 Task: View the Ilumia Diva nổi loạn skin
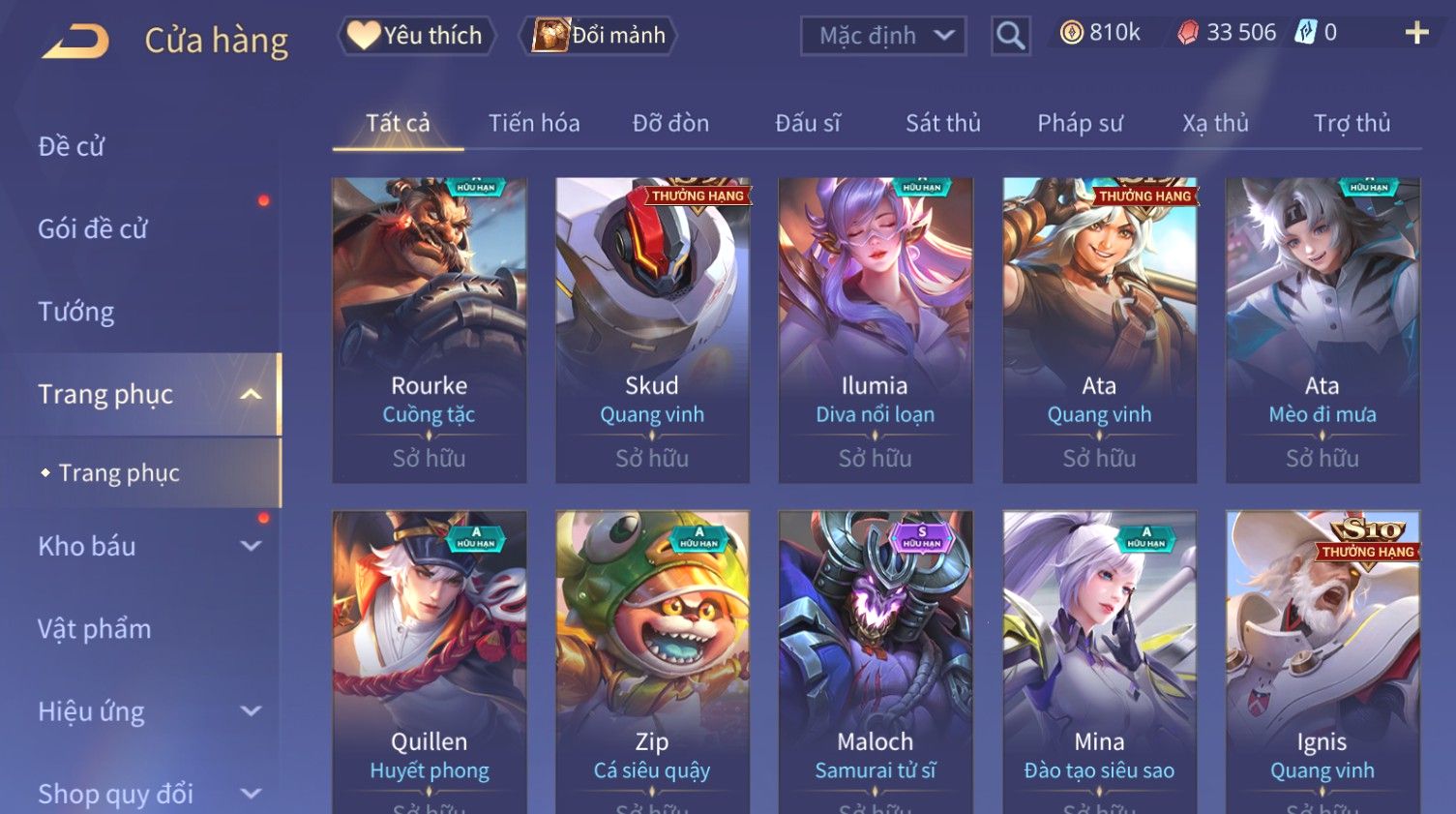[x=876, y=329]
